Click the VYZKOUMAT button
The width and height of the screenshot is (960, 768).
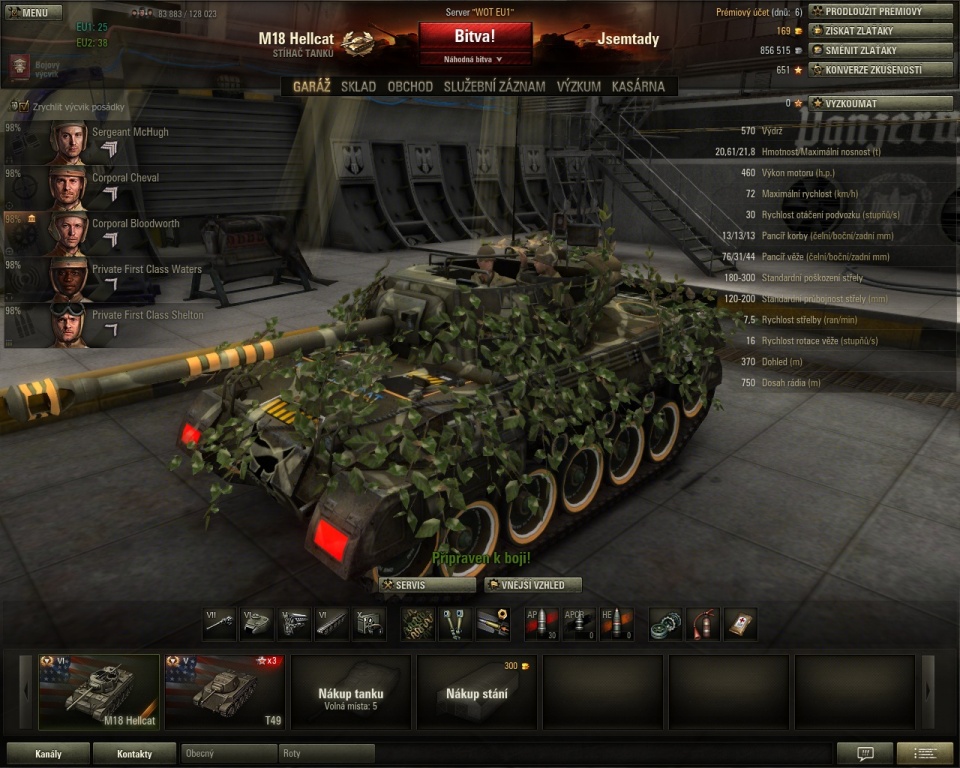(880, 103)
